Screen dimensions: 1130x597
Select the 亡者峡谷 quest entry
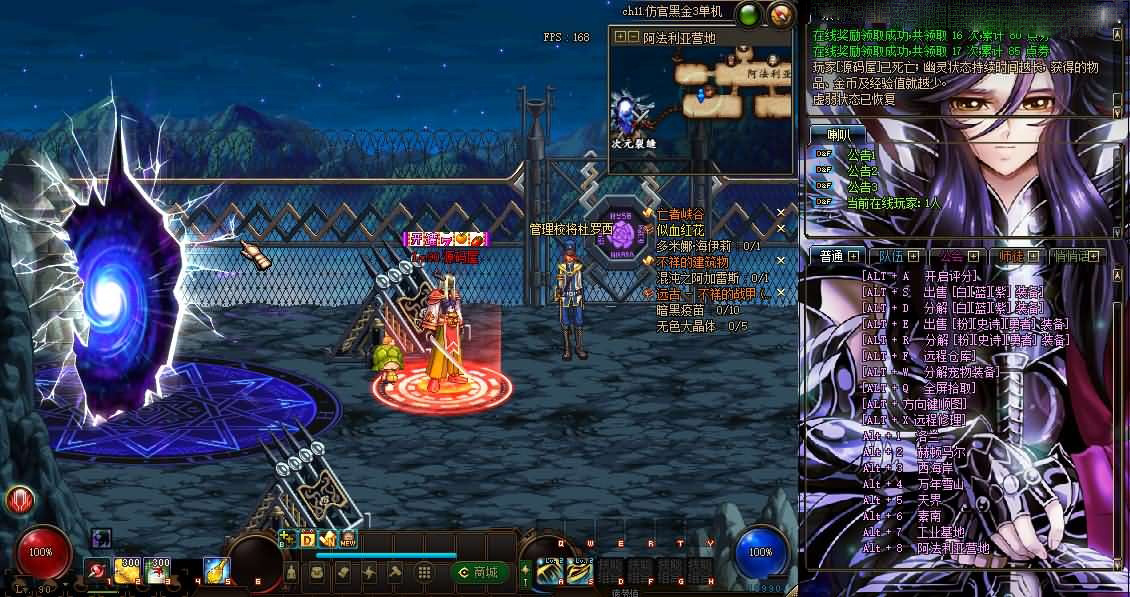(x=680, y=214)
